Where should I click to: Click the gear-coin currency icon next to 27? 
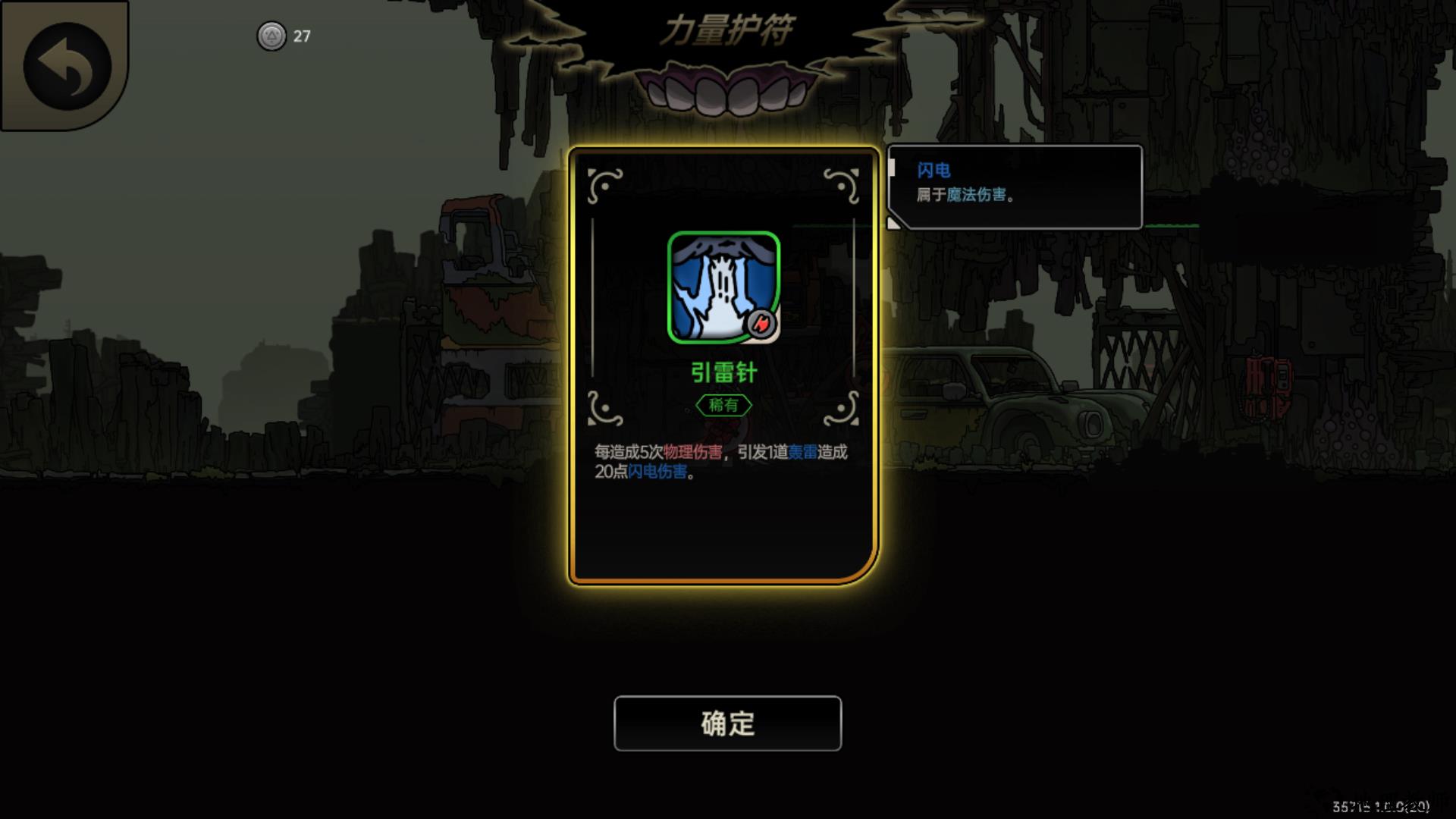point(271,36)
